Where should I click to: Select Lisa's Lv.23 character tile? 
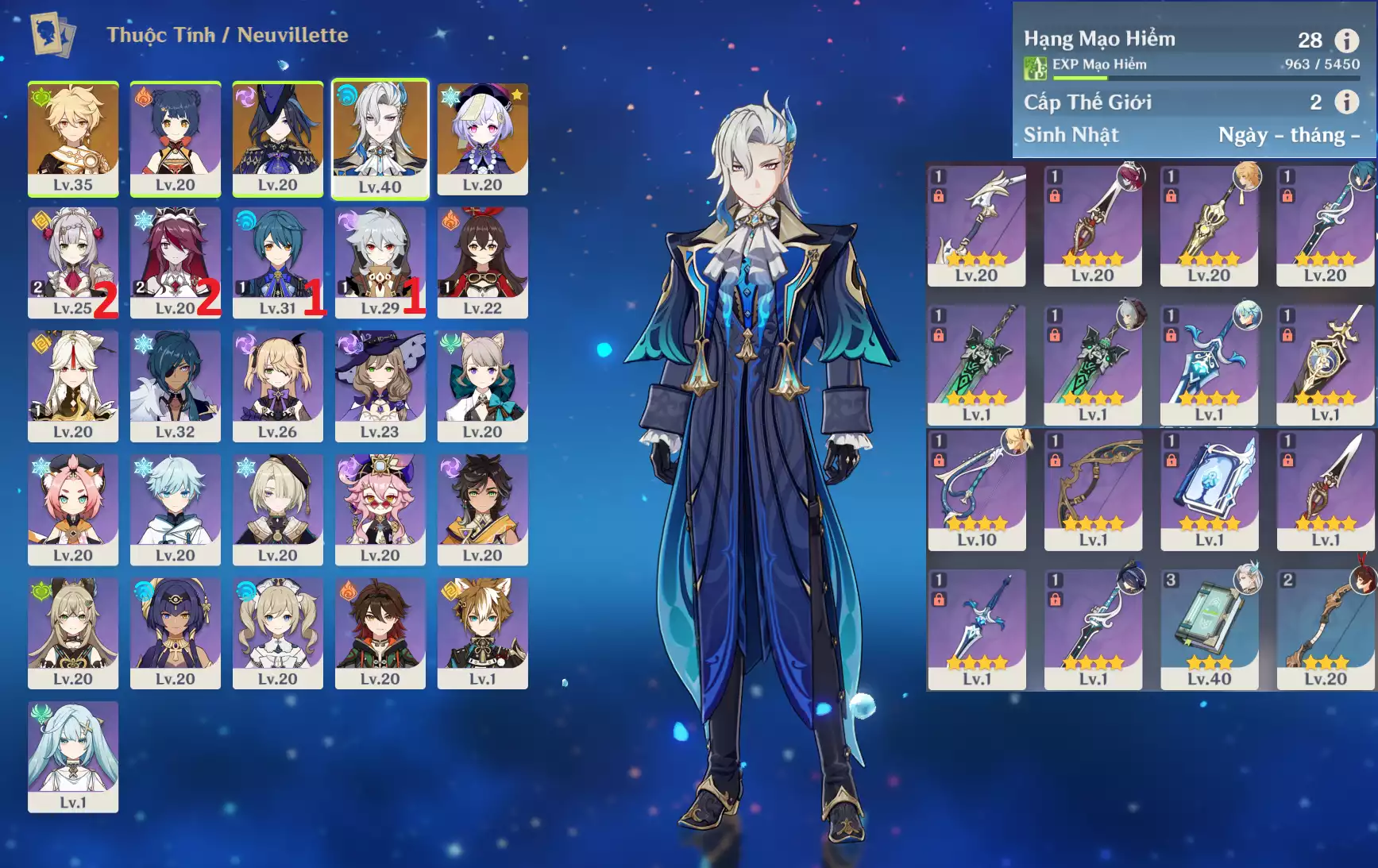[x=380, y=385]
